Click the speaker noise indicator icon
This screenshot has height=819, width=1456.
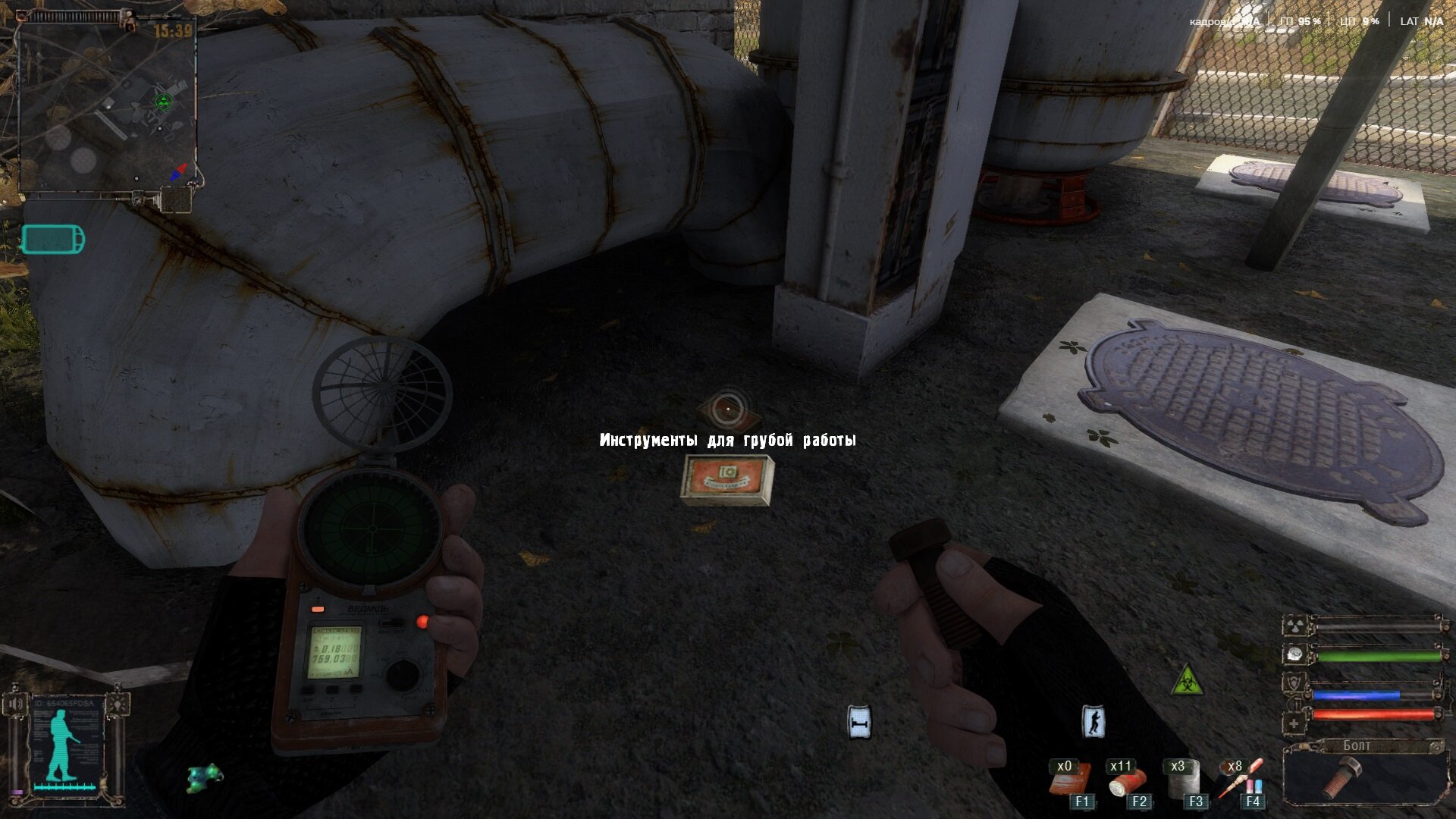pos(15,704)
